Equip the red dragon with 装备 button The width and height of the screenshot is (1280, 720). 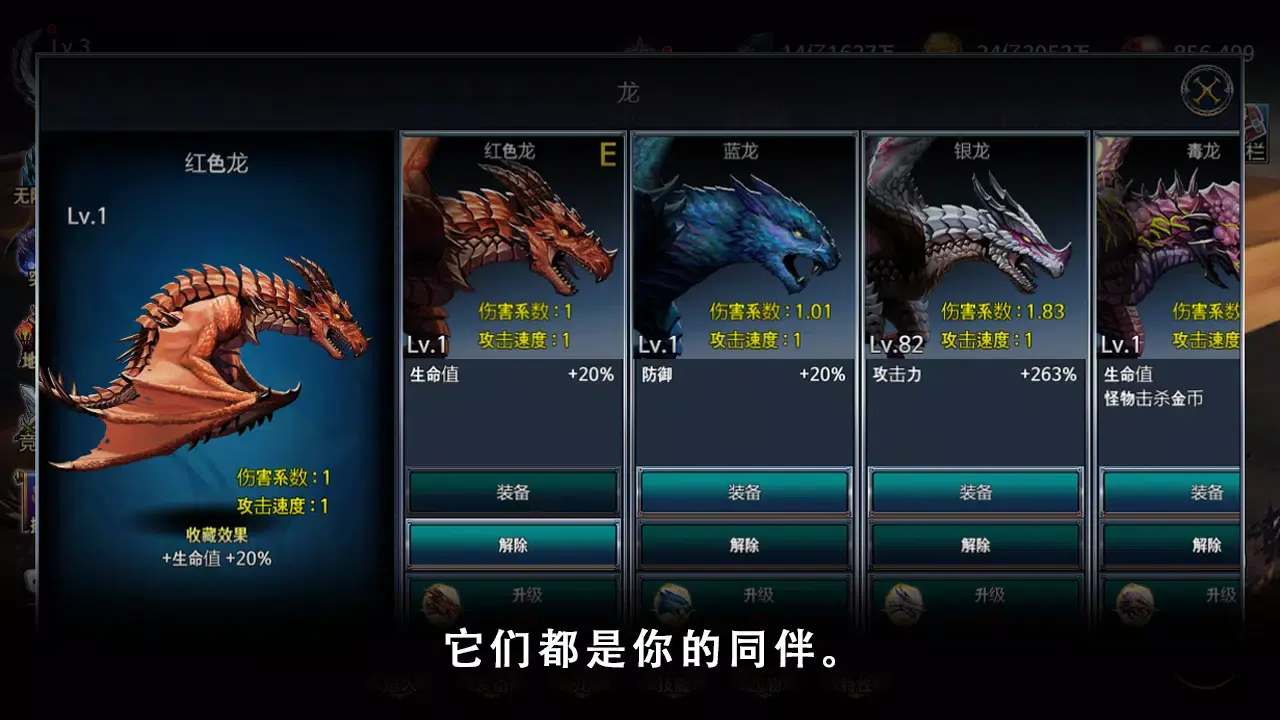pyautogui.click(x=512, y=491)
